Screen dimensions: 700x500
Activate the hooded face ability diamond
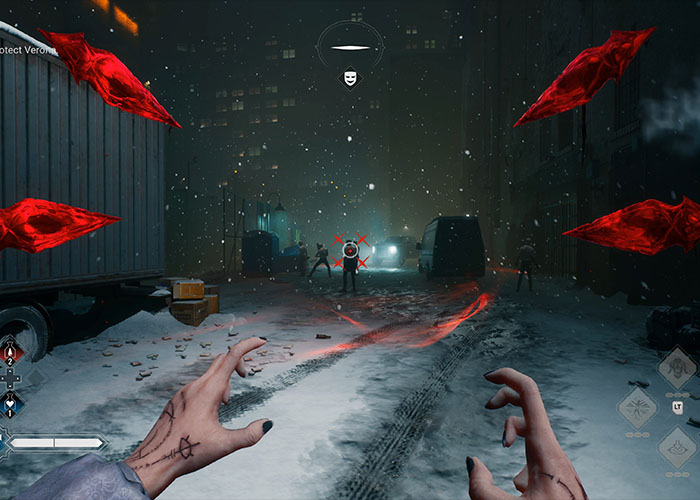[677, 368]
